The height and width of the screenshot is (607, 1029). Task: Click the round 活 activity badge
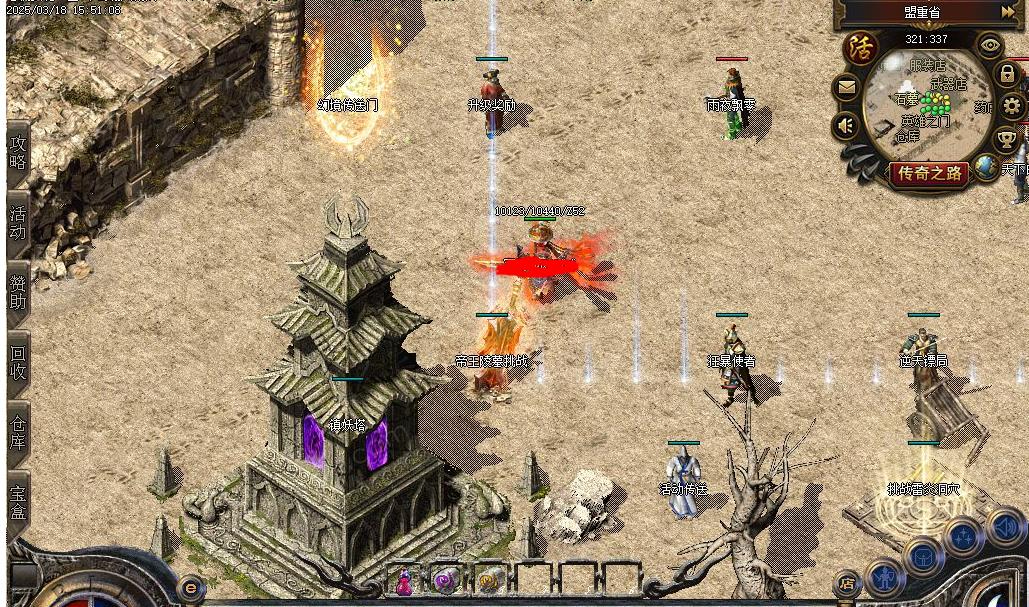click(860, 47)
